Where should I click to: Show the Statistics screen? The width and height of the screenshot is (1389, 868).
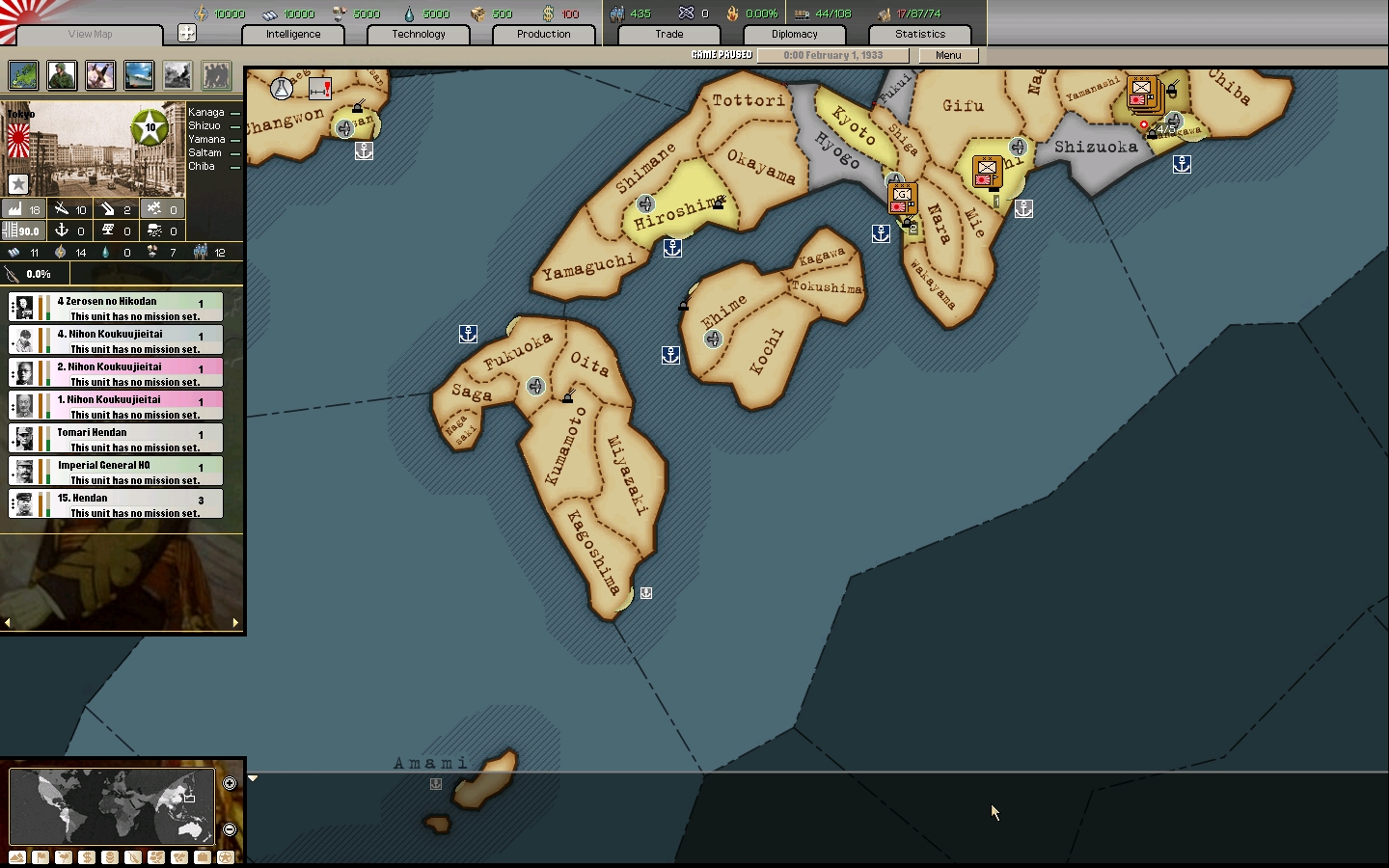tap(920, 34)
